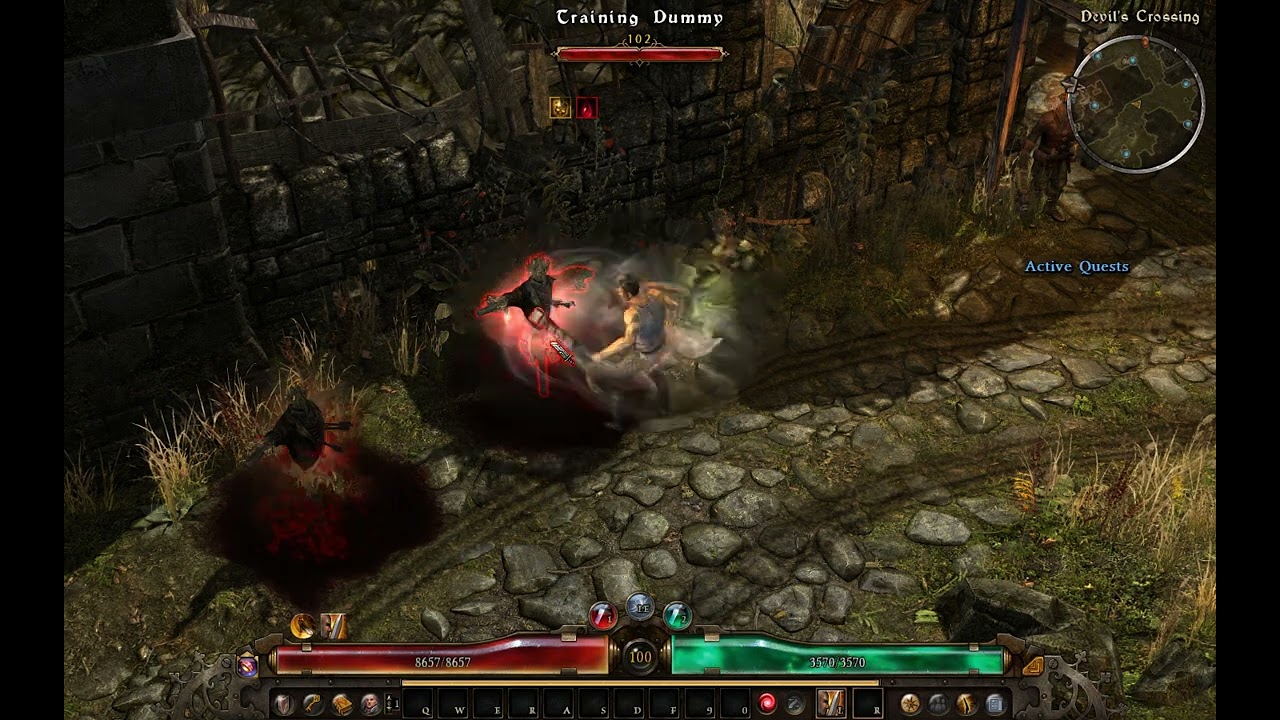Click the orange arrow button right of energy bar
This screenshot has width=1280, height=720.
pyautogui.click(x=1033, y=665)
